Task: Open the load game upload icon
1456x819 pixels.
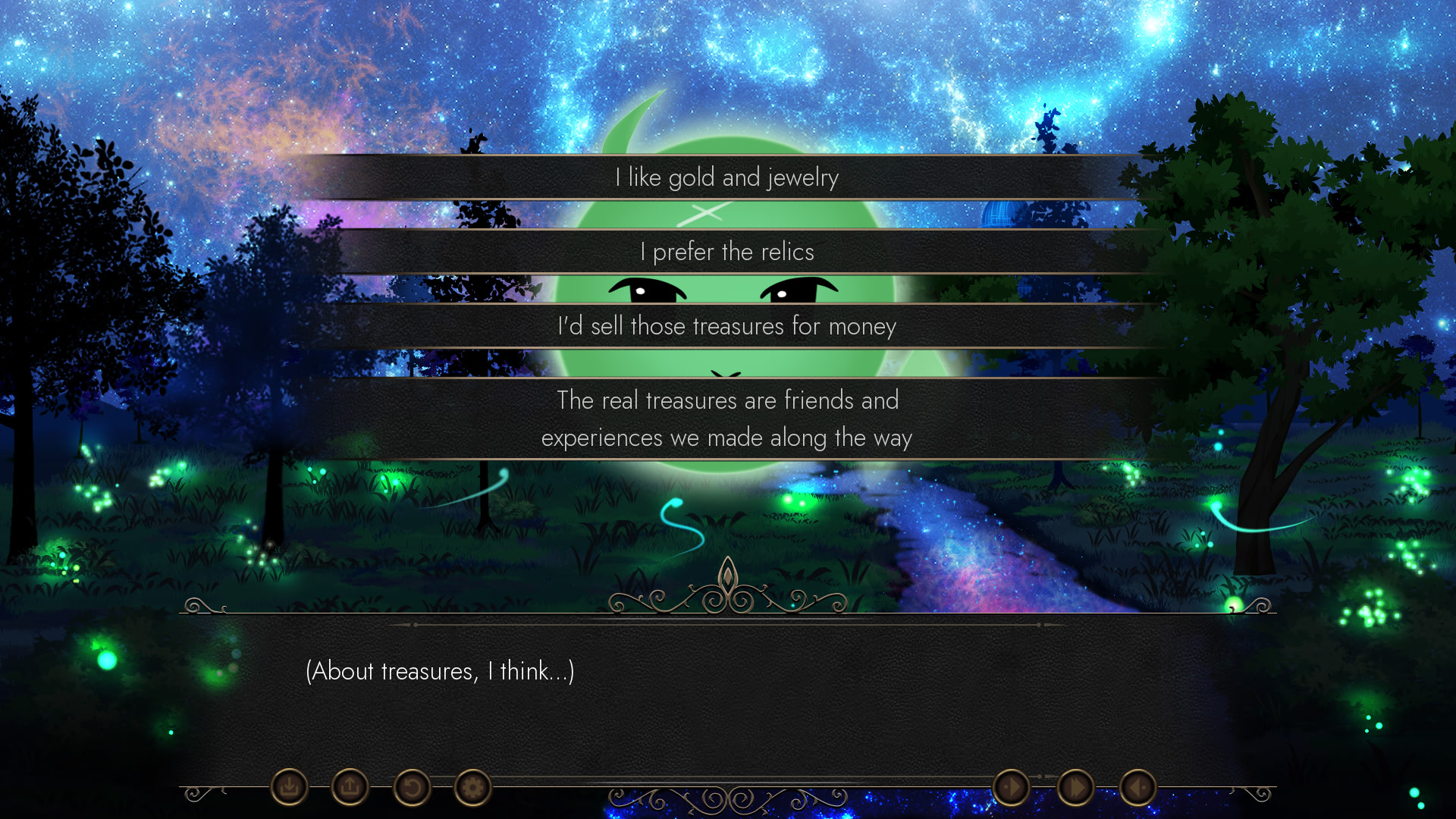Action: click(x=349, y=787)
